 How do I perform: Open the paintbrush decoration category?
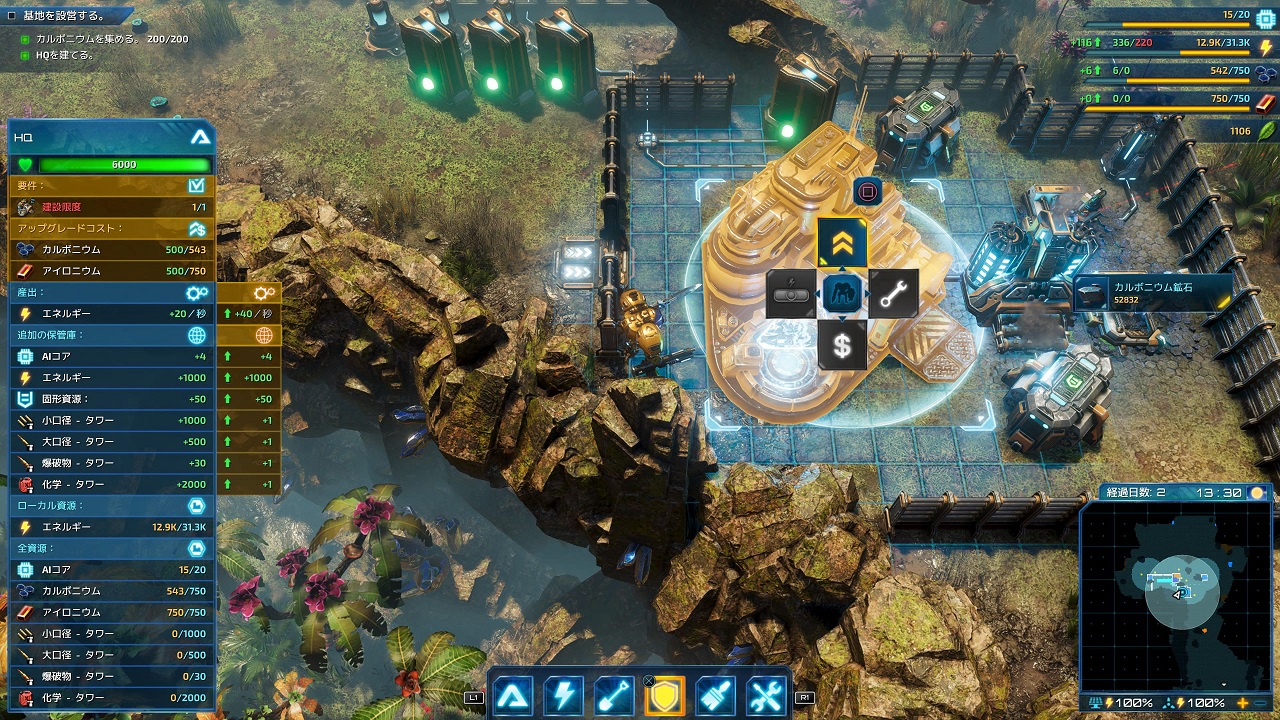point(716,696)
